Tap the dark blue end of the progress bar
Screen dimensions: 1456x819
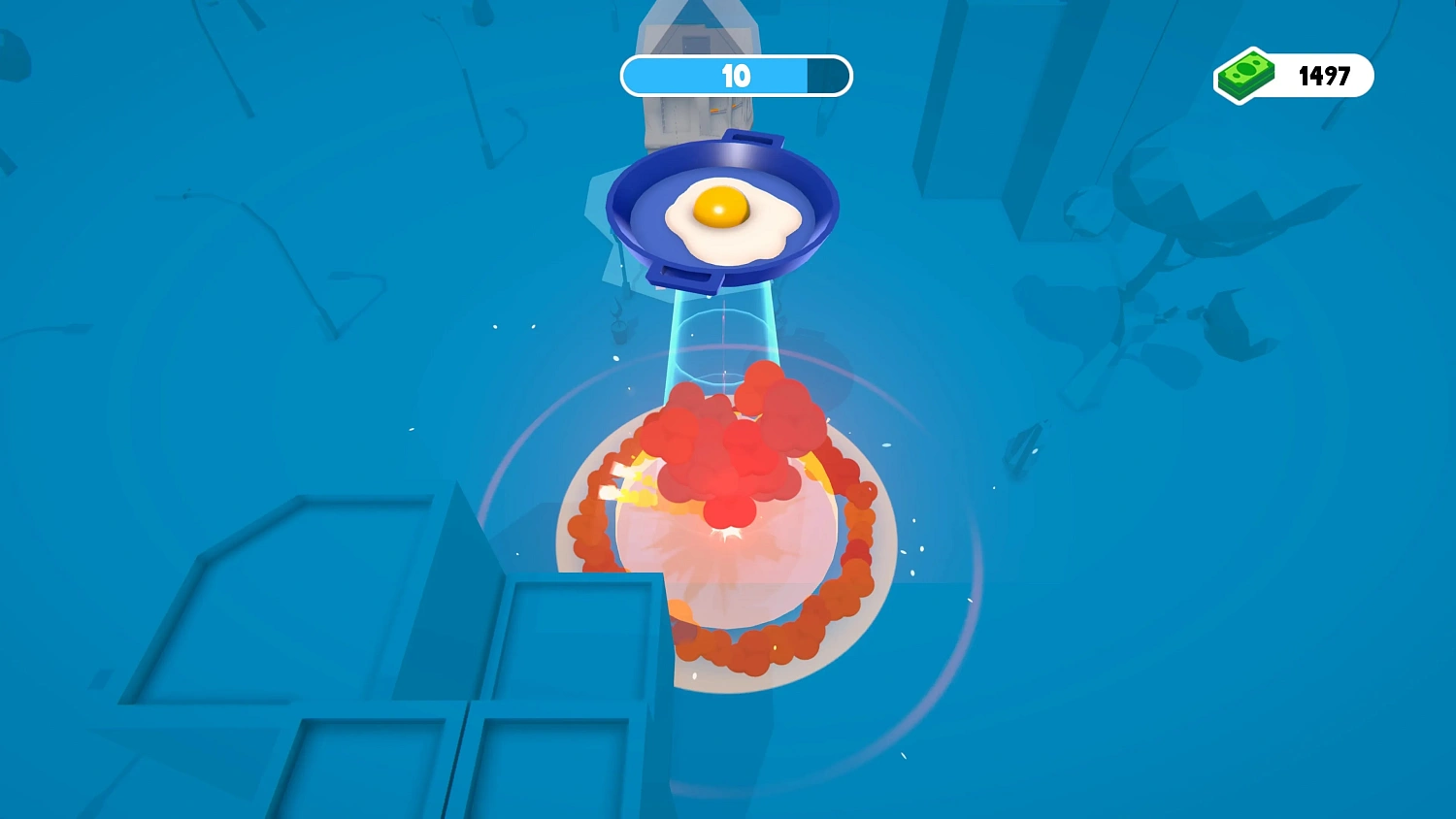830,76
